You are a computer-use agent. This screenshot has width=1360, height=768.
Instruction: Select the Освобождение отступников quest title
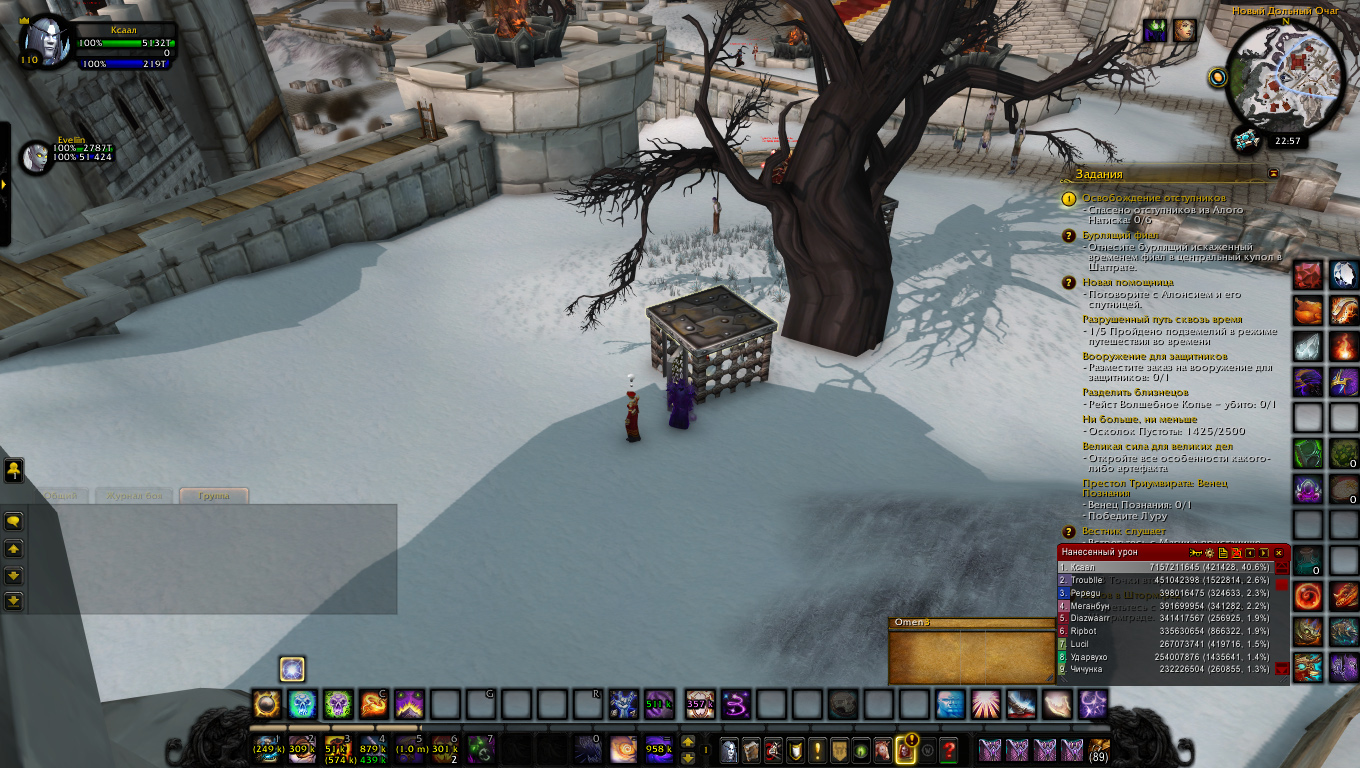pyautogui.click(x=1153, y=198)
